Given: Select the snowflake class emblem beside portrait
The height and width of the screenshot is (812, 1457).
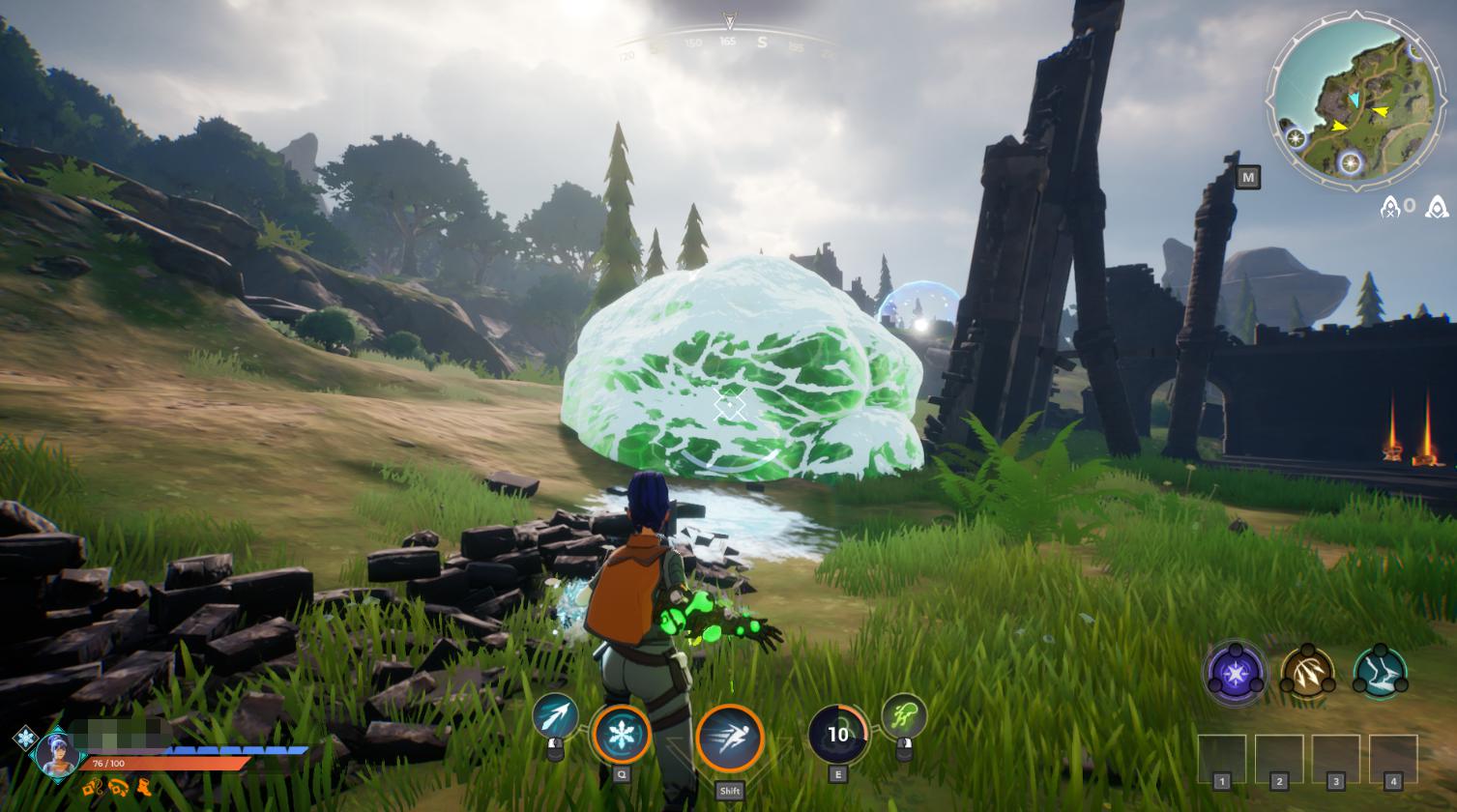Looking at the screenshot, I should (24, 739).
